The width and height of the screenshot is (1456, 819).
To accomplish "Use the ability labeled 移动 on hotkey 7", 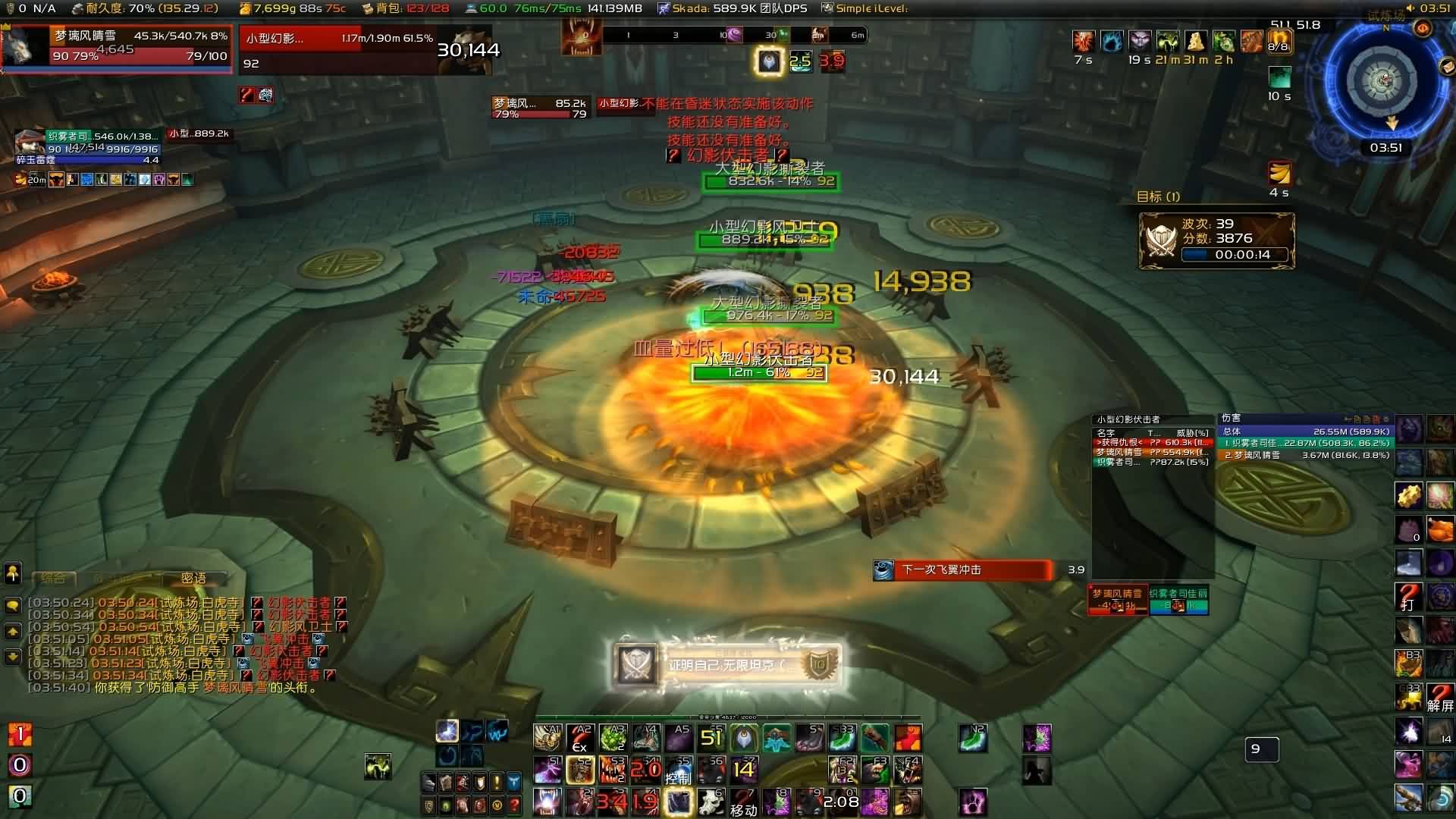I will (x=743, y=802).
